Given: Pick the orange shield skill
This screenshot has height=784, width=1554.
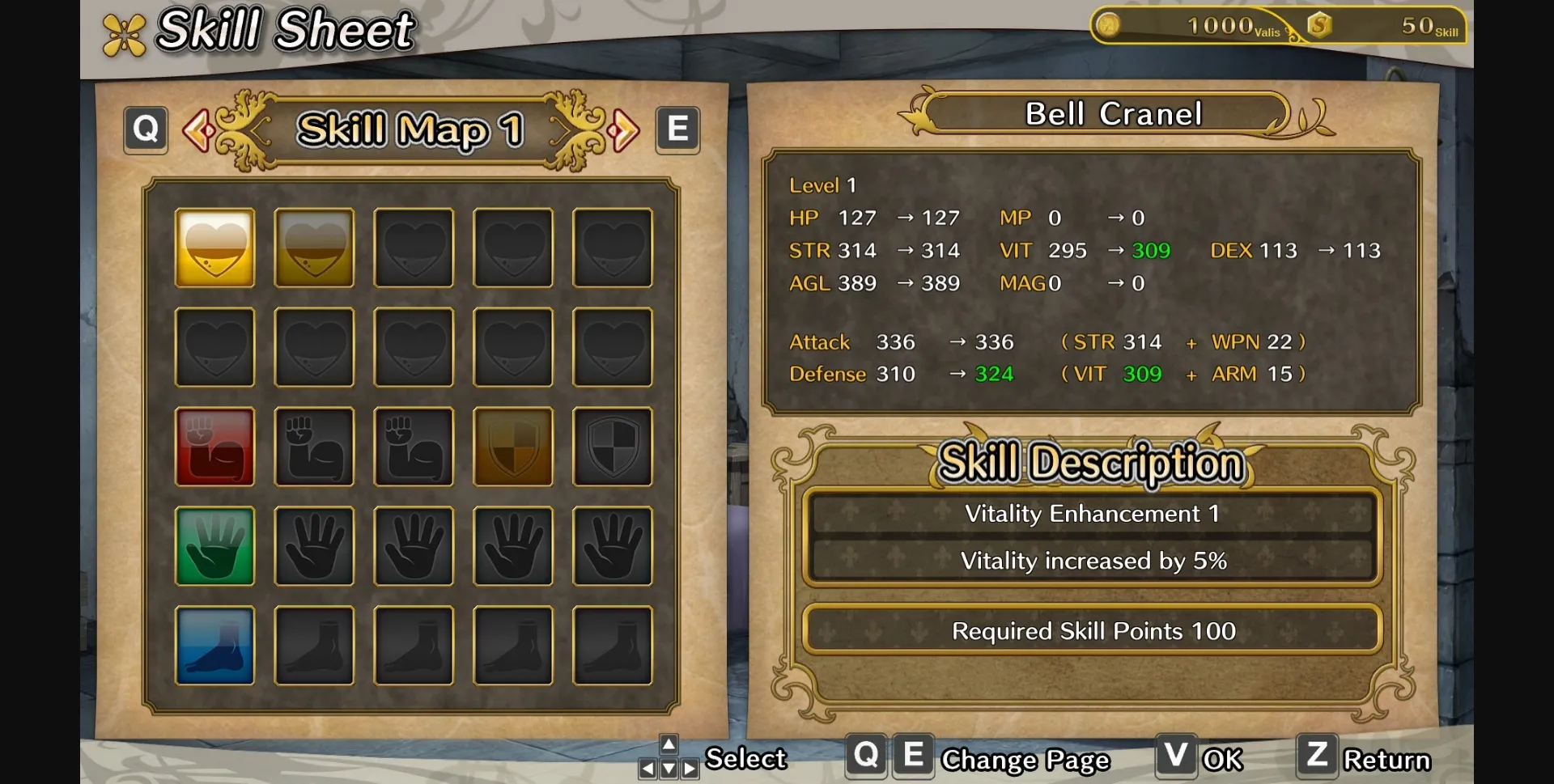Looking at the screenshot, I should pyautogui.click(x=513, y=447).
